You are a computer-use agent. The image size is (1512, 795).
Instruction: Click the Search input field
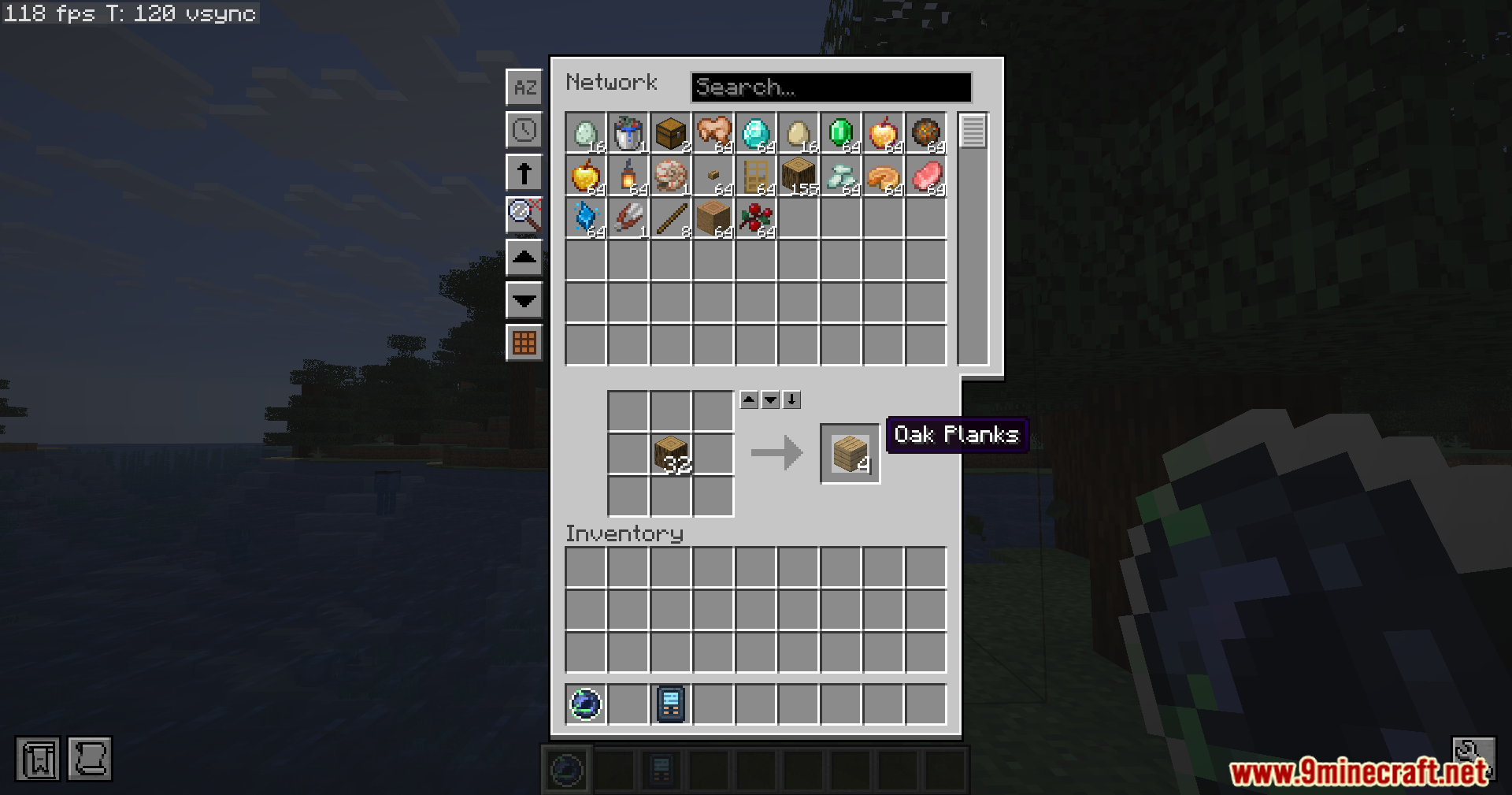click(x=831, y=87)
